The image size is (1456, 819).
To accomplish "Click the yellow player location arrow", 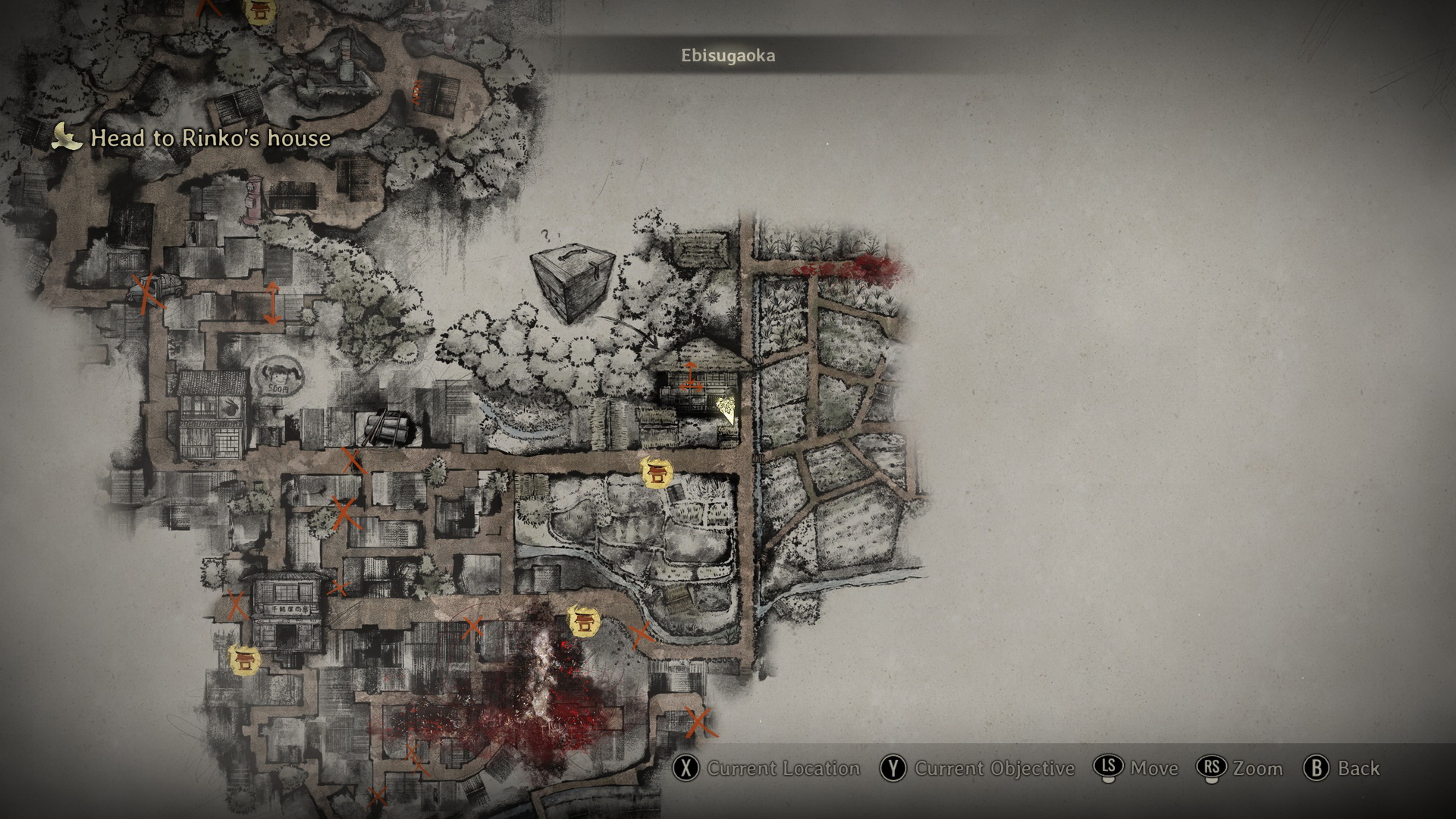I will click(726, 409).
